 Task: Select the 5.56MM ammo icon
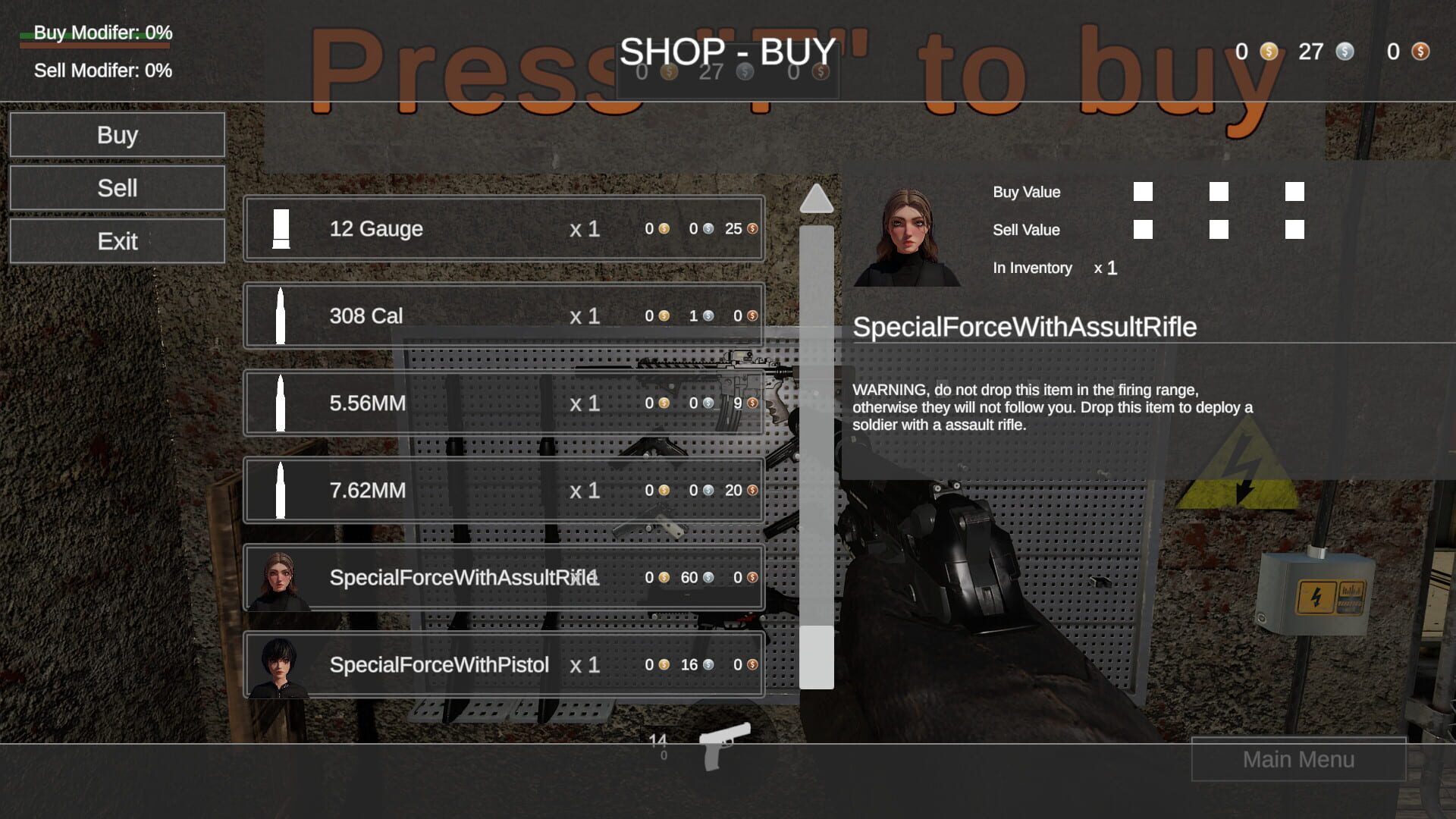coord(281,403)
